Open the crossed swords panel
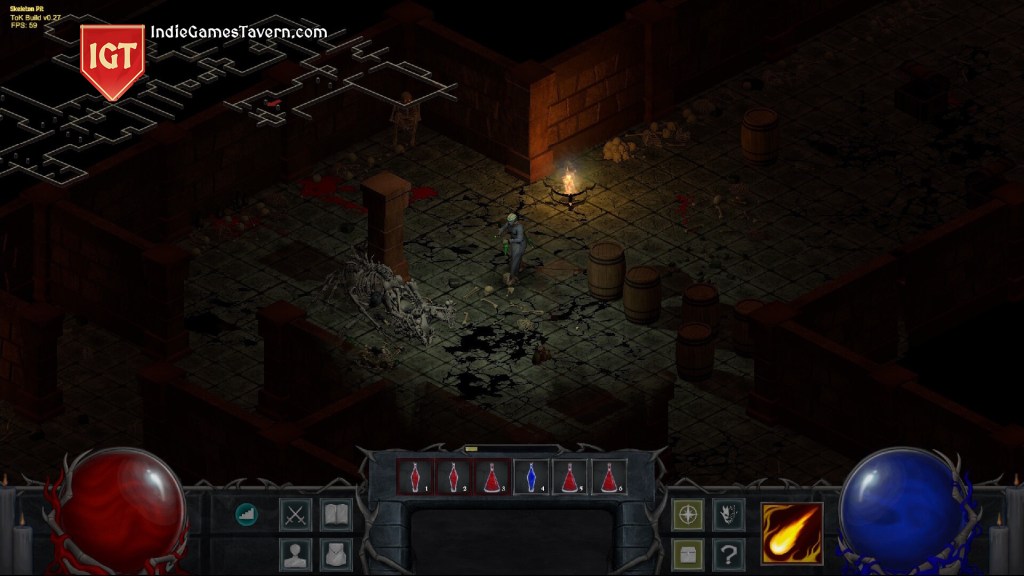1024x576 pixels. coord(295,515)
